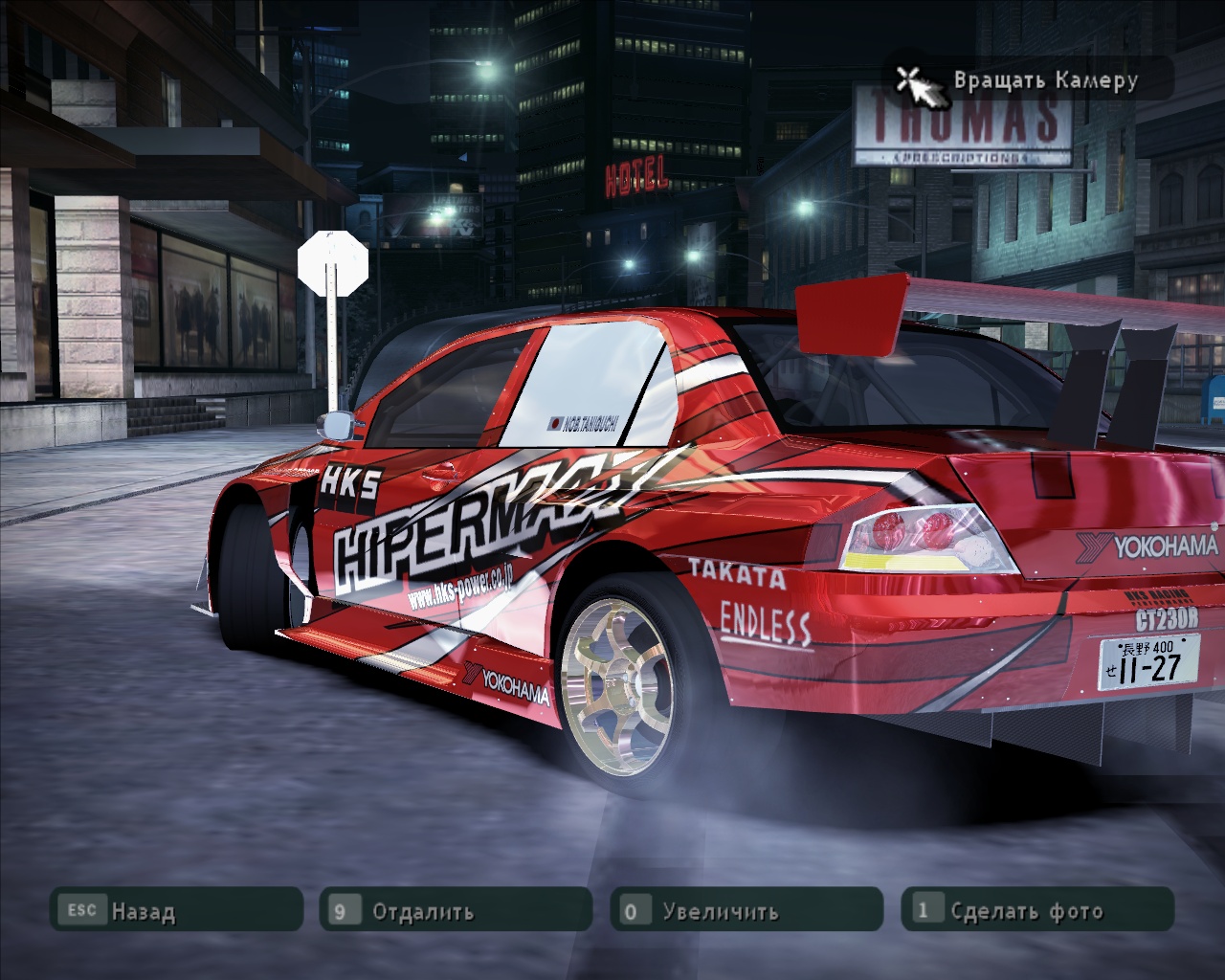Take a photo via Сделать фото
1225x980 pixels.
pyautogui.click(x=1037, y=910)
